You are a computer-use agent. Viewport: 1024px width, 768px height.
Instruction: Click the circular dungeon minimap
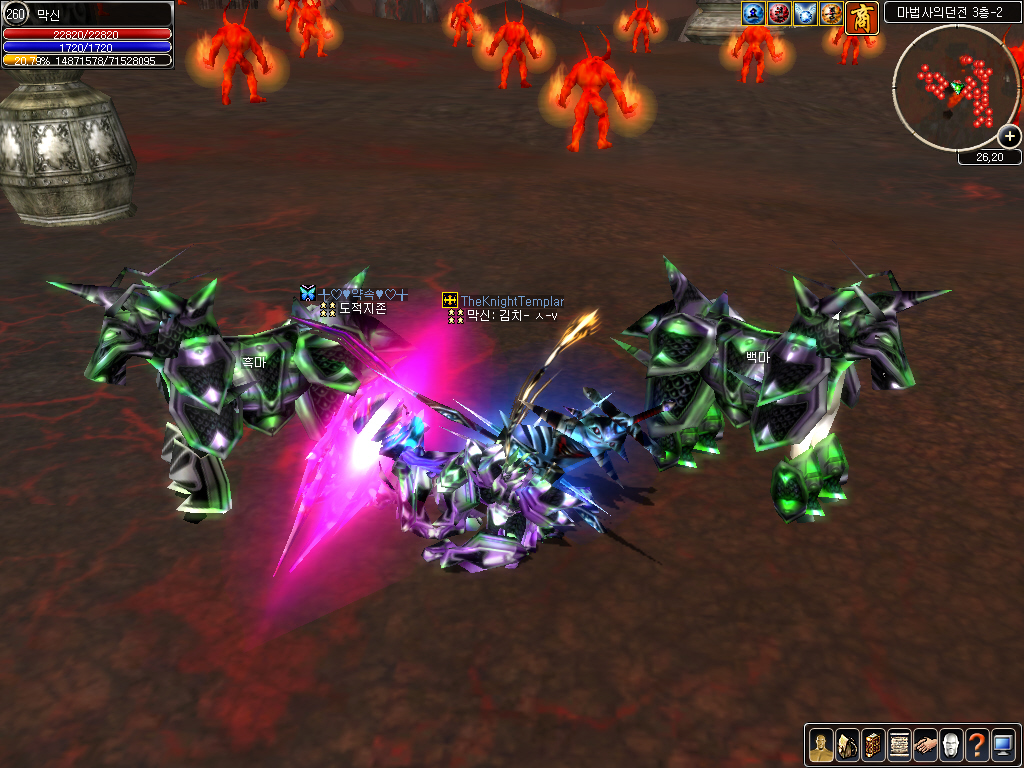[954, 87]
